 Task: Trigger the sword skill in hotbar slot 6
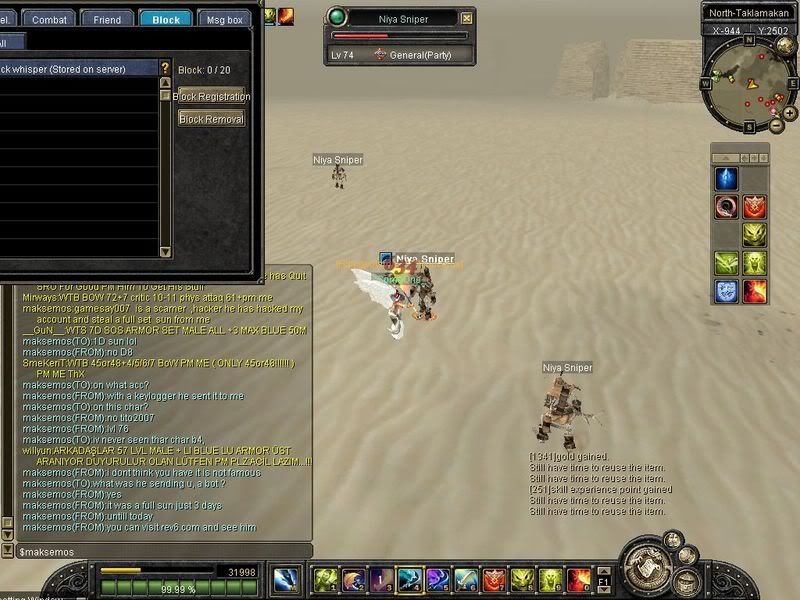pos(466,580)
